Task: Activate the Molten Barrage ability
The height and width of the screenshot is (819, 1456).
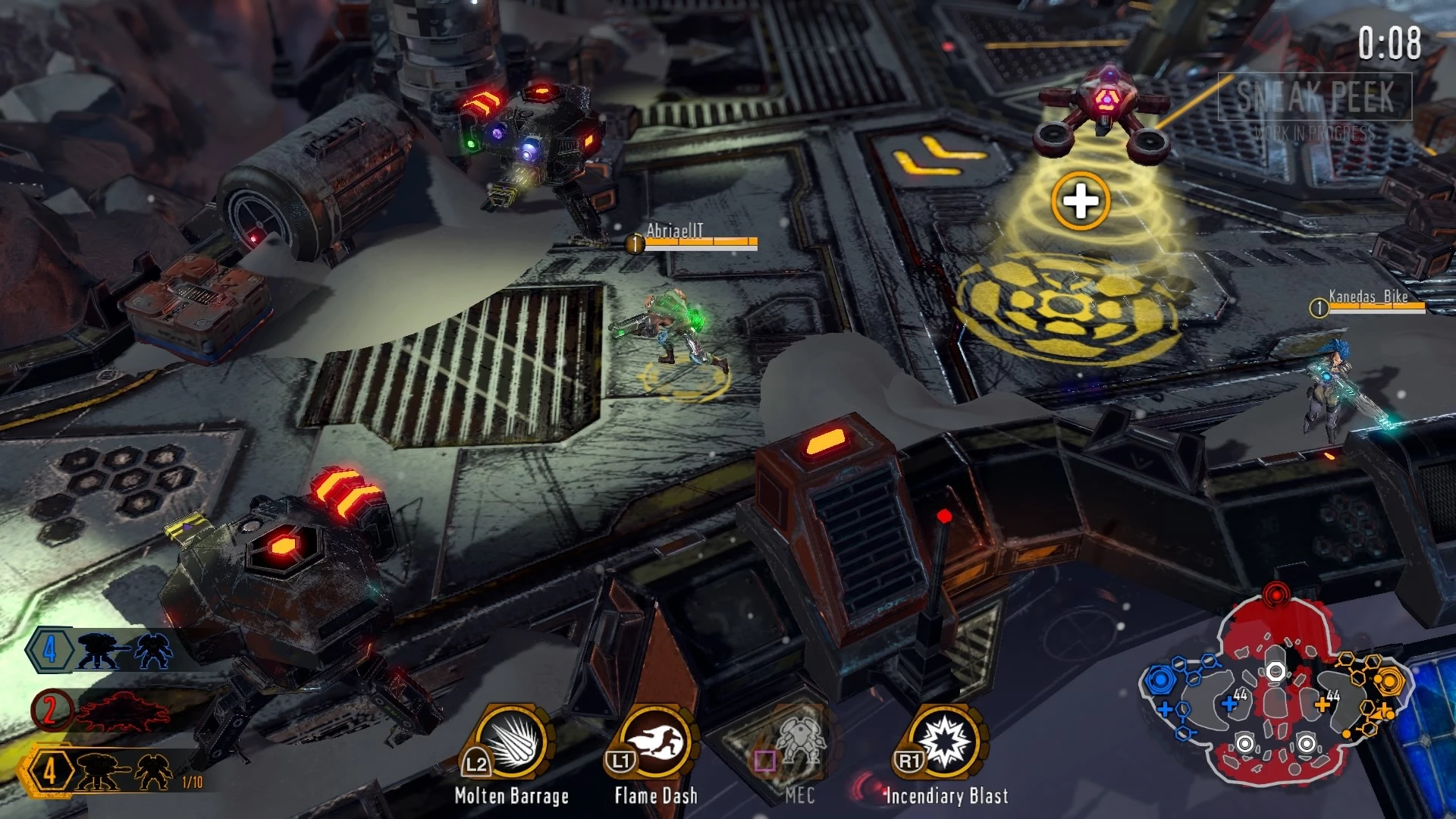Action: 512,742
